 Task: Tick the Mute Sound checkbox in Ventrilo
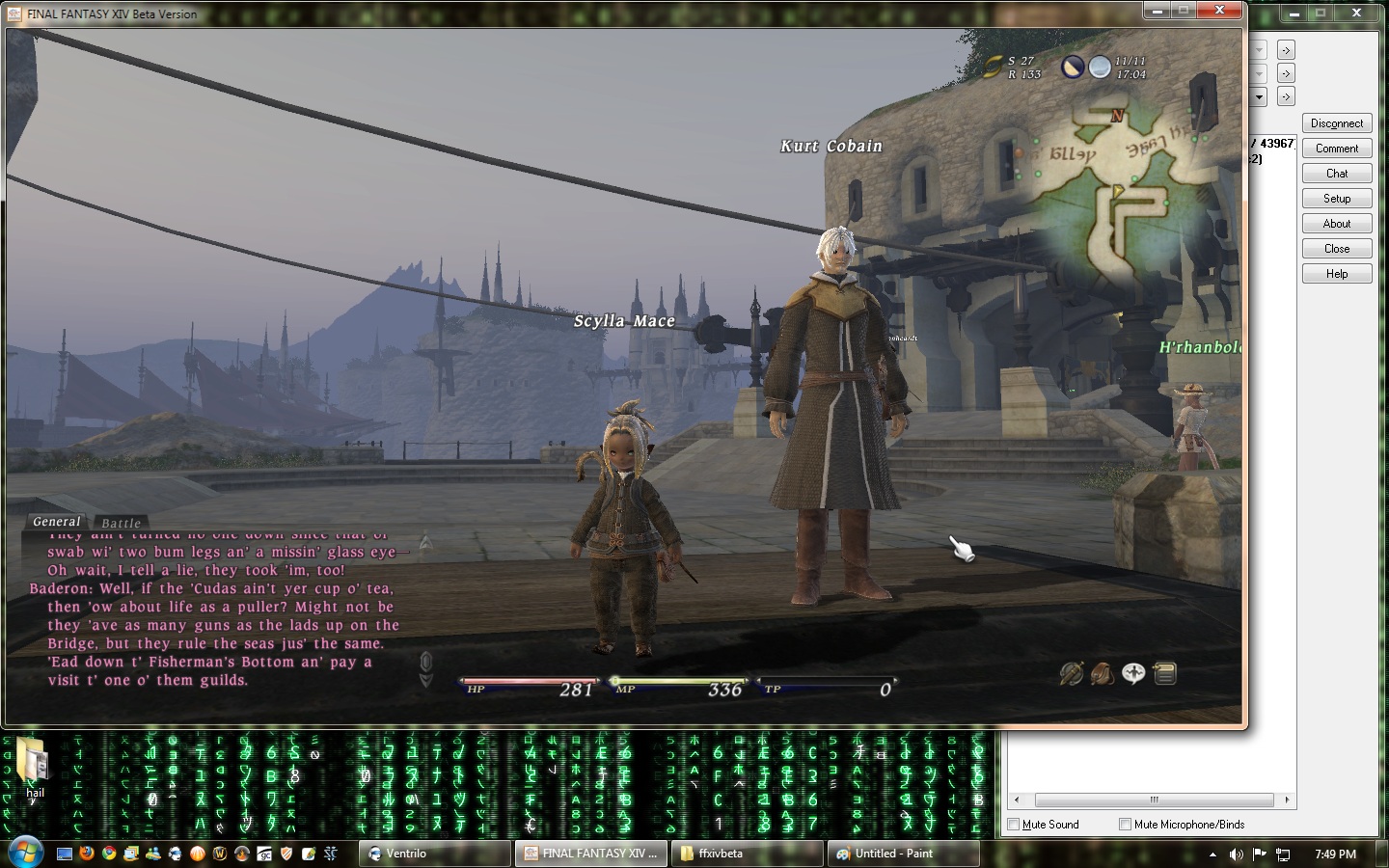(1013, 825)
